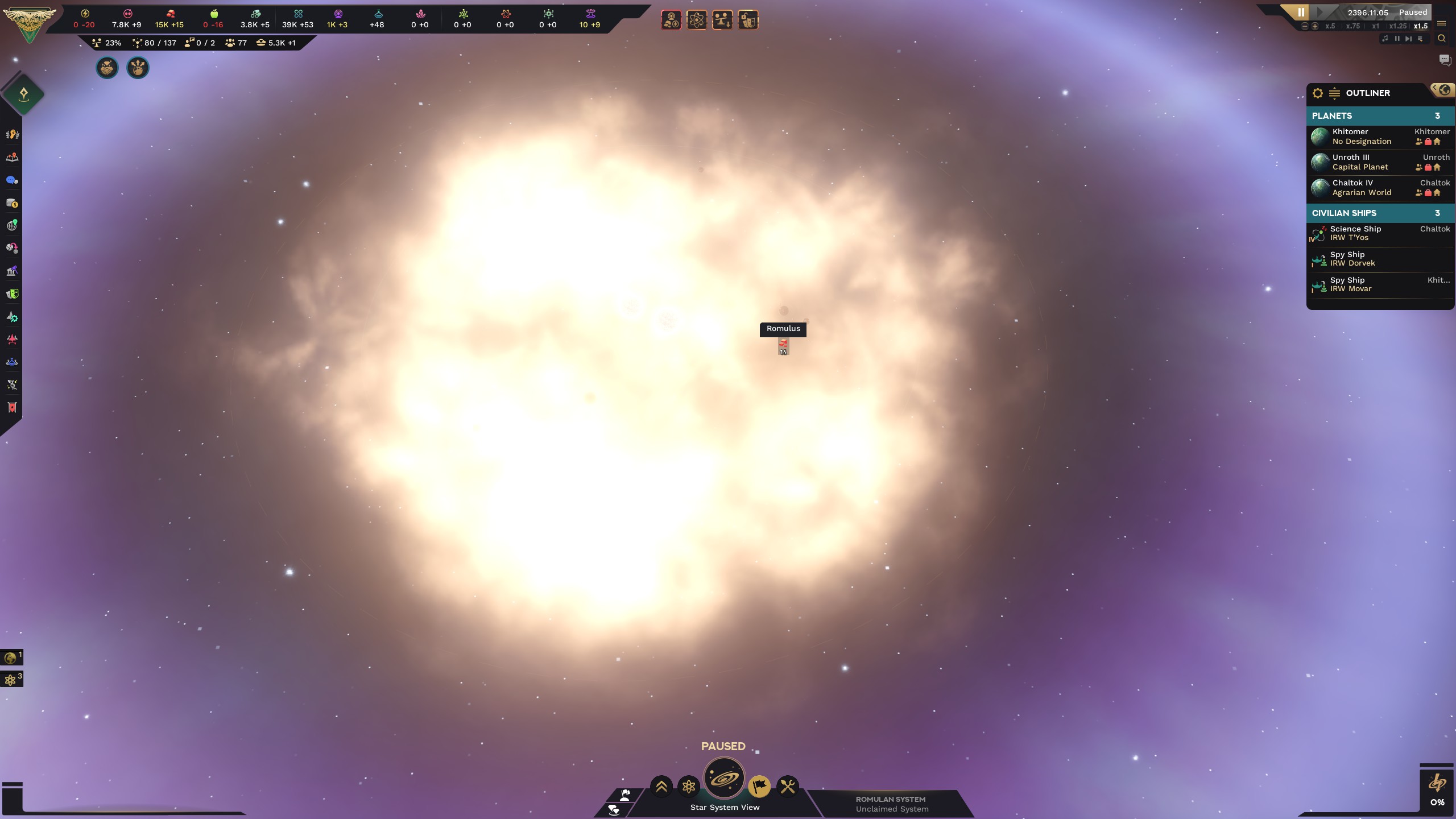Open the espionage panel with the masks icon
This screenshot has height=819, width=1456.
click(x=11, y=294)
